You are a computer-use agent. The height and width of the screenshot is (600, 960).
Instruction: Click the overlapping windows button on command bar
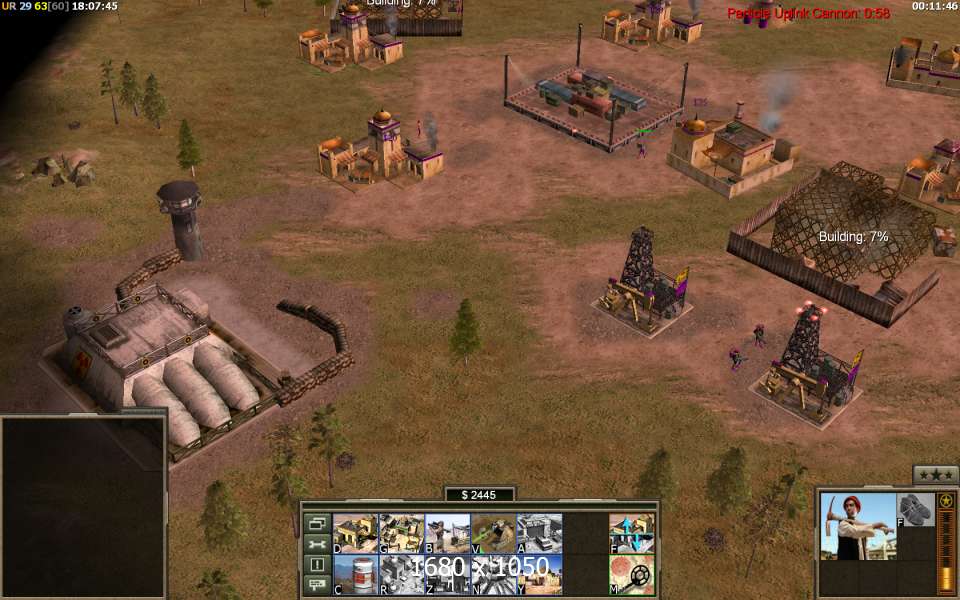(317, 523)
